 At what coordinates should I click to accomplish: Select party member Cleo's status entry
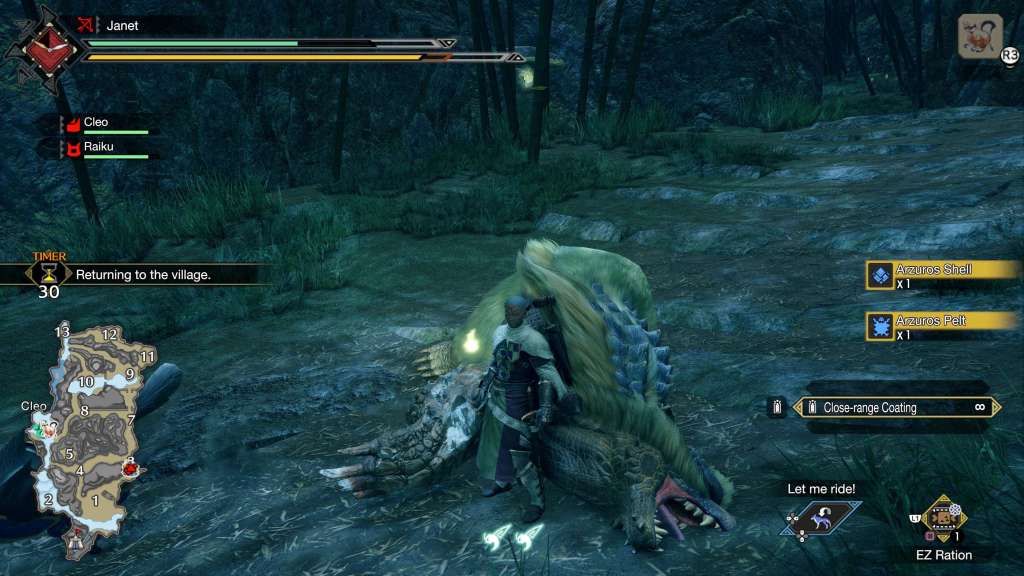click(x=105, y=124)
